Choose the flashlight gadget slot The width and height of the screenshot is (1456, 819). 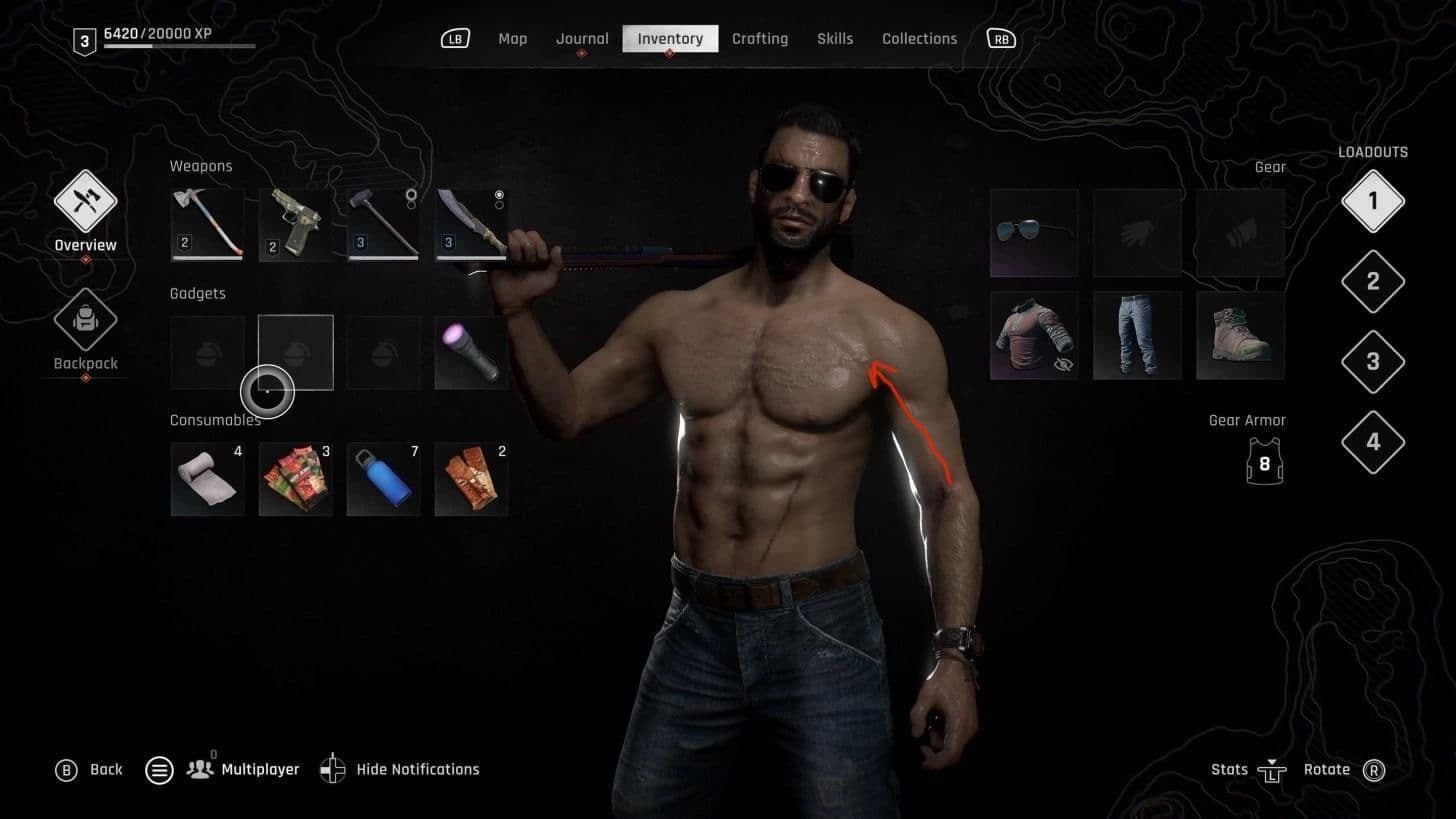point(471,353)
